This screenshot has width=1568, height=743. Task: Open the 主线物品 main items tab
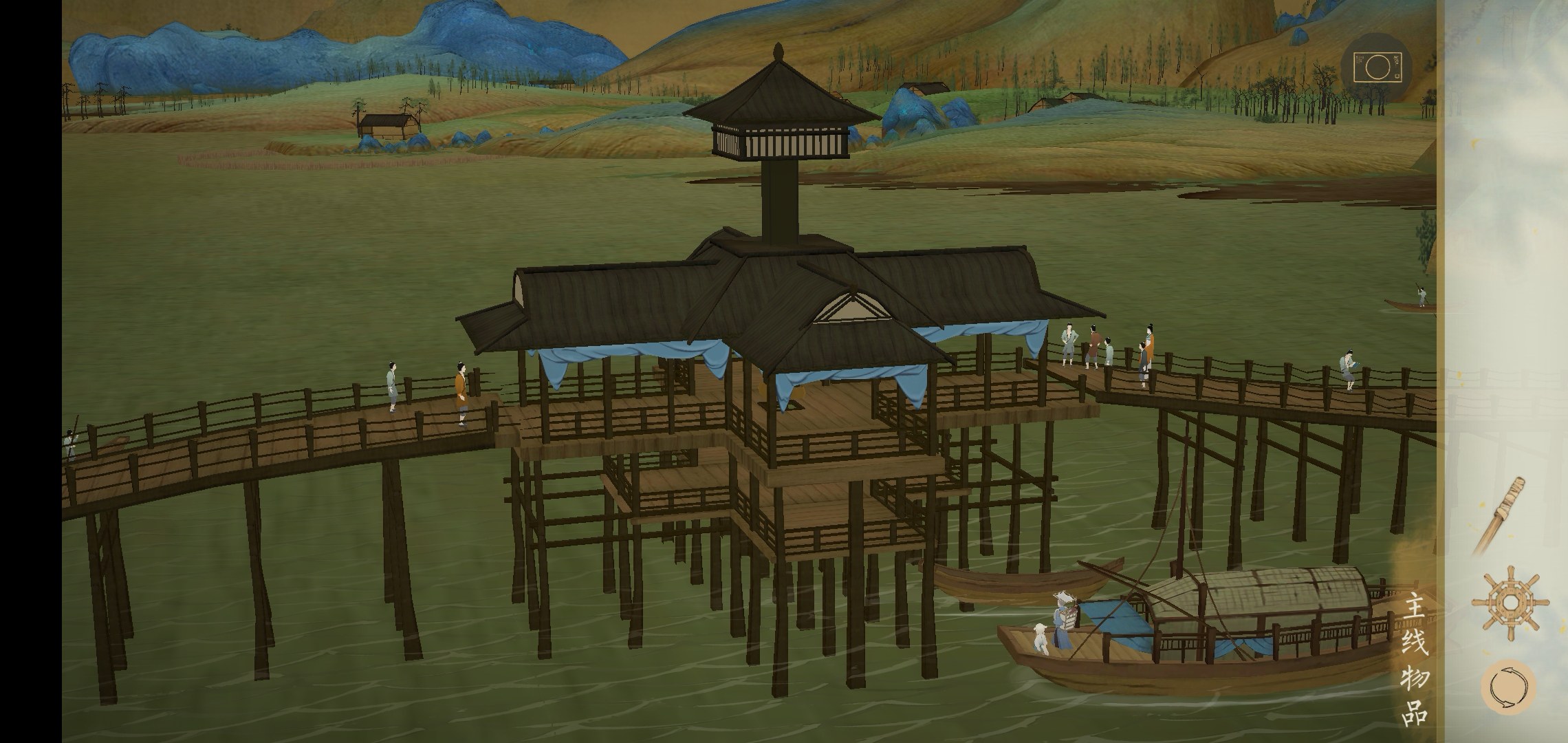tap(1417, 658)
